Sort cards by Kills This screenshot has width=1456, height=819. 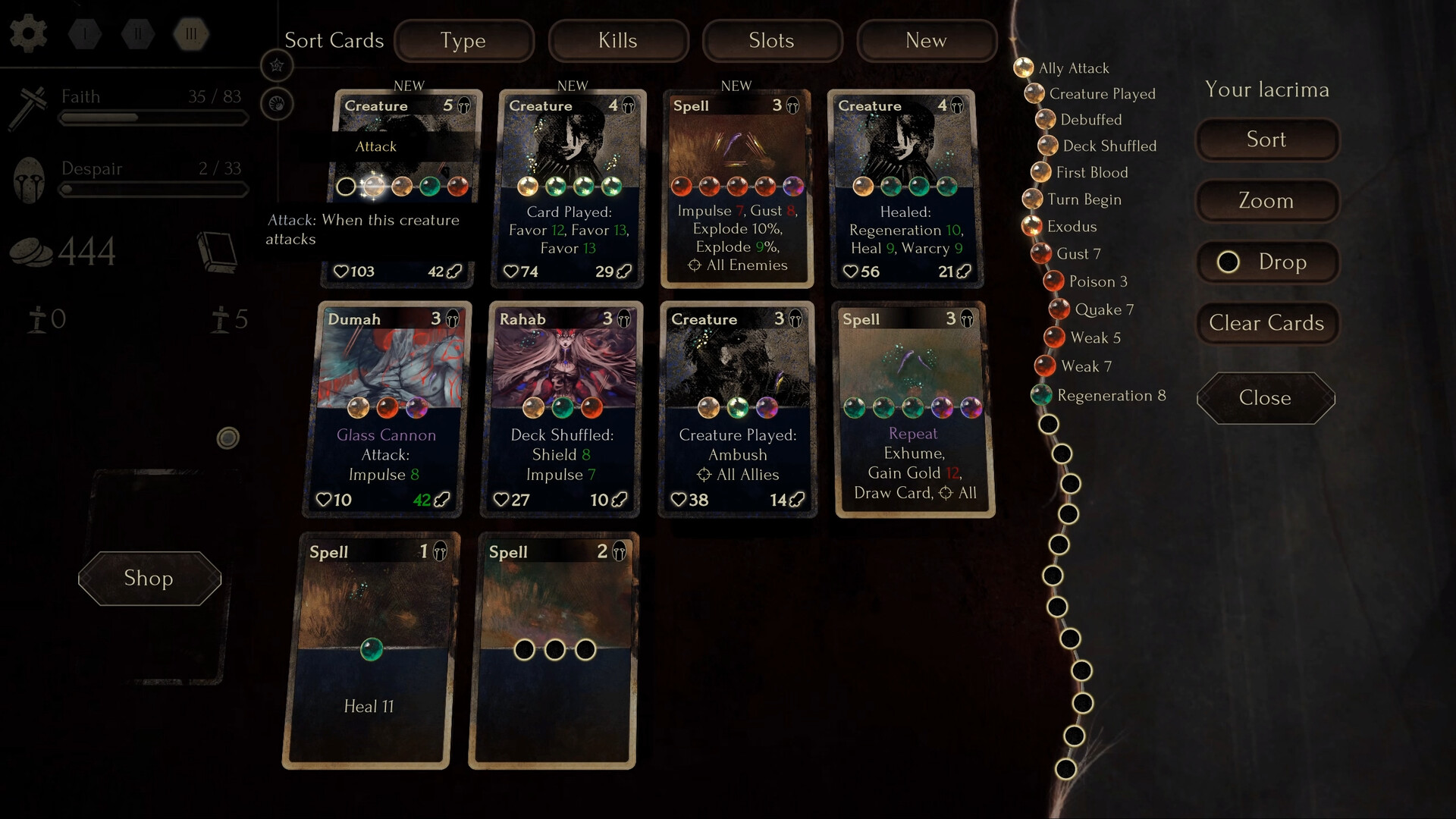click(x=618, y=41)
